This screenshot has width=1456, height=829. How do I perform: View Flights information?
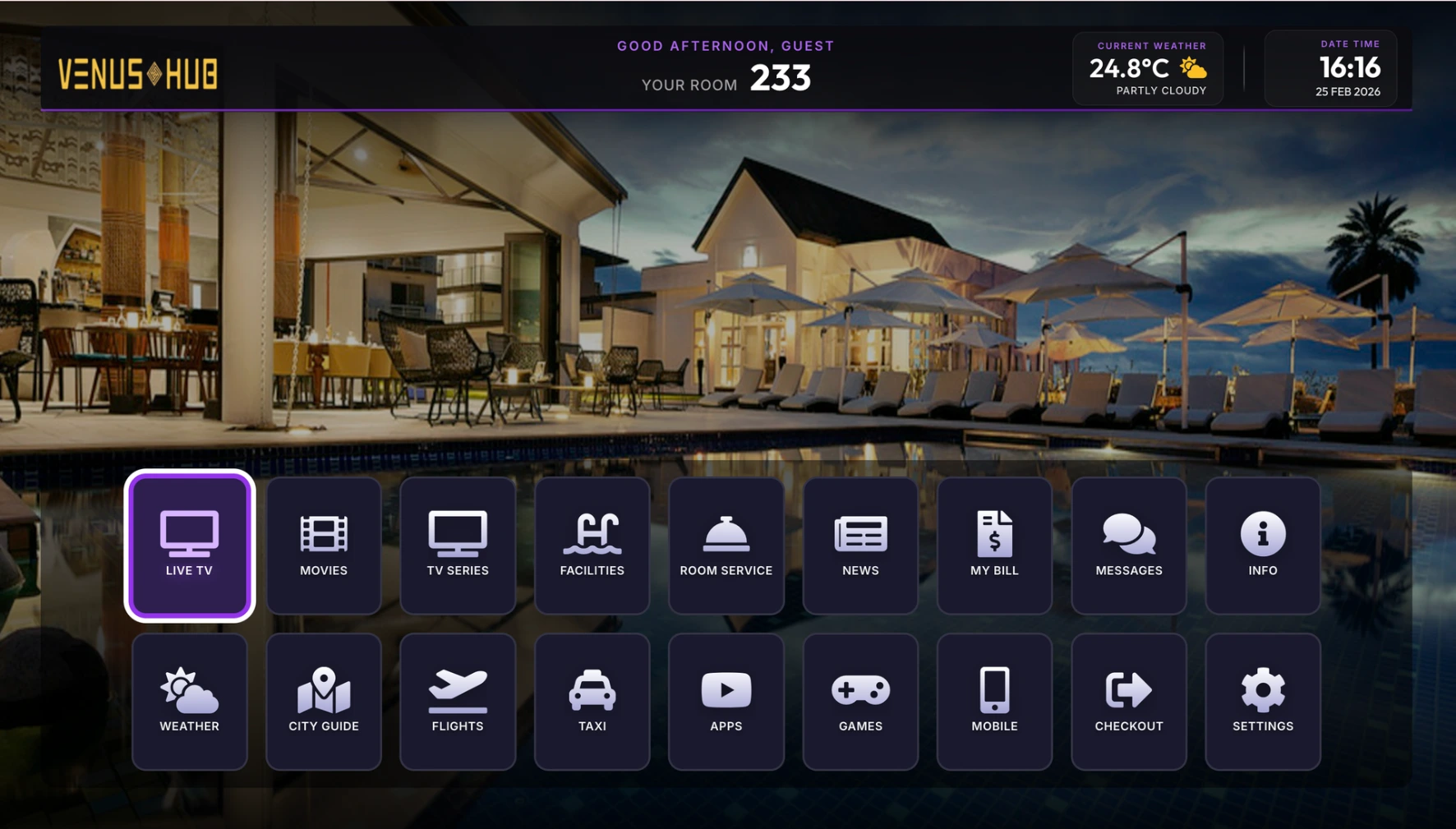click(458, 701)
